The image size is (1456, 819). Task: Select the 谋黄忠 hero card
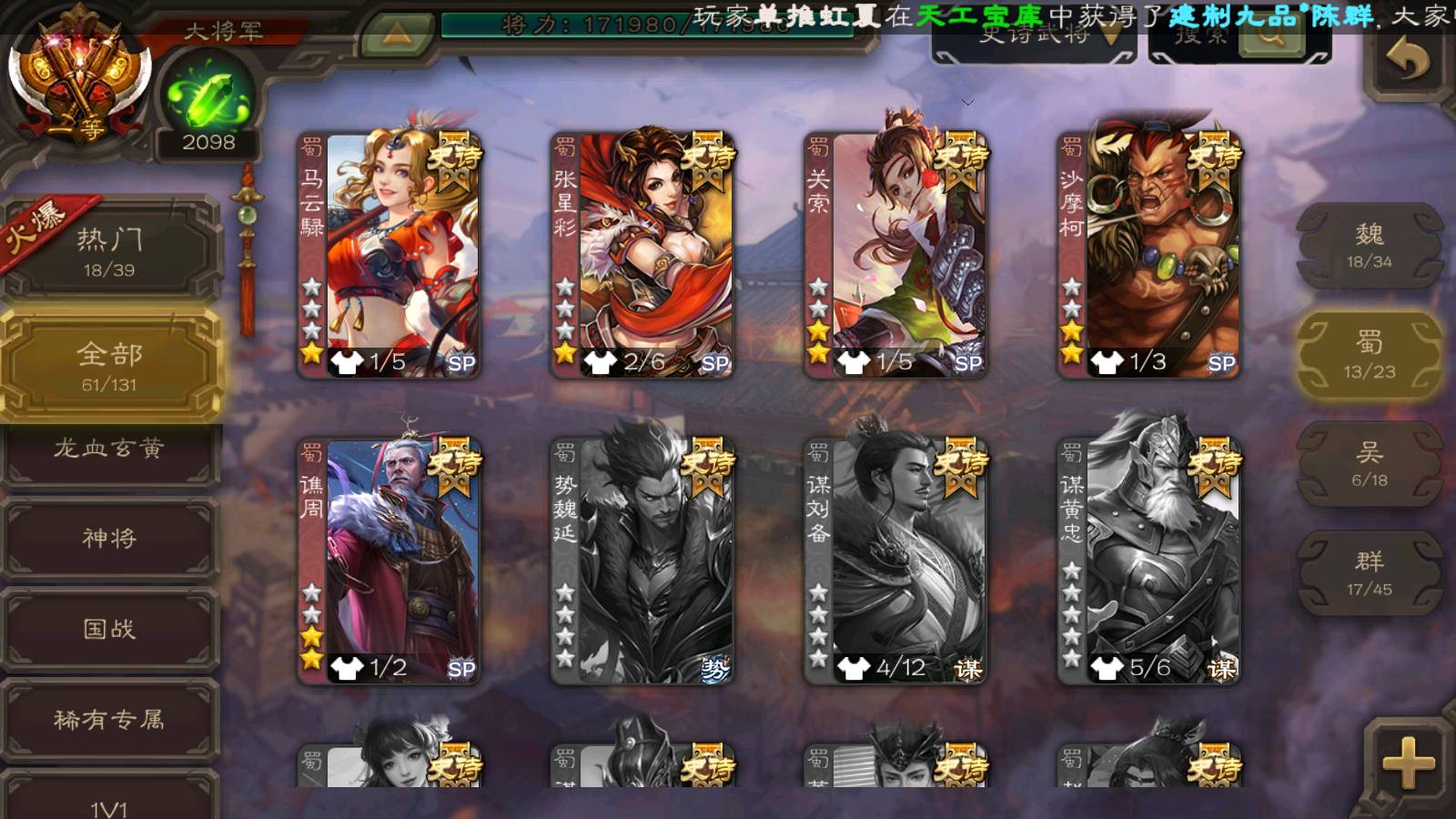pyautogui.click(x=1148, y=561)
